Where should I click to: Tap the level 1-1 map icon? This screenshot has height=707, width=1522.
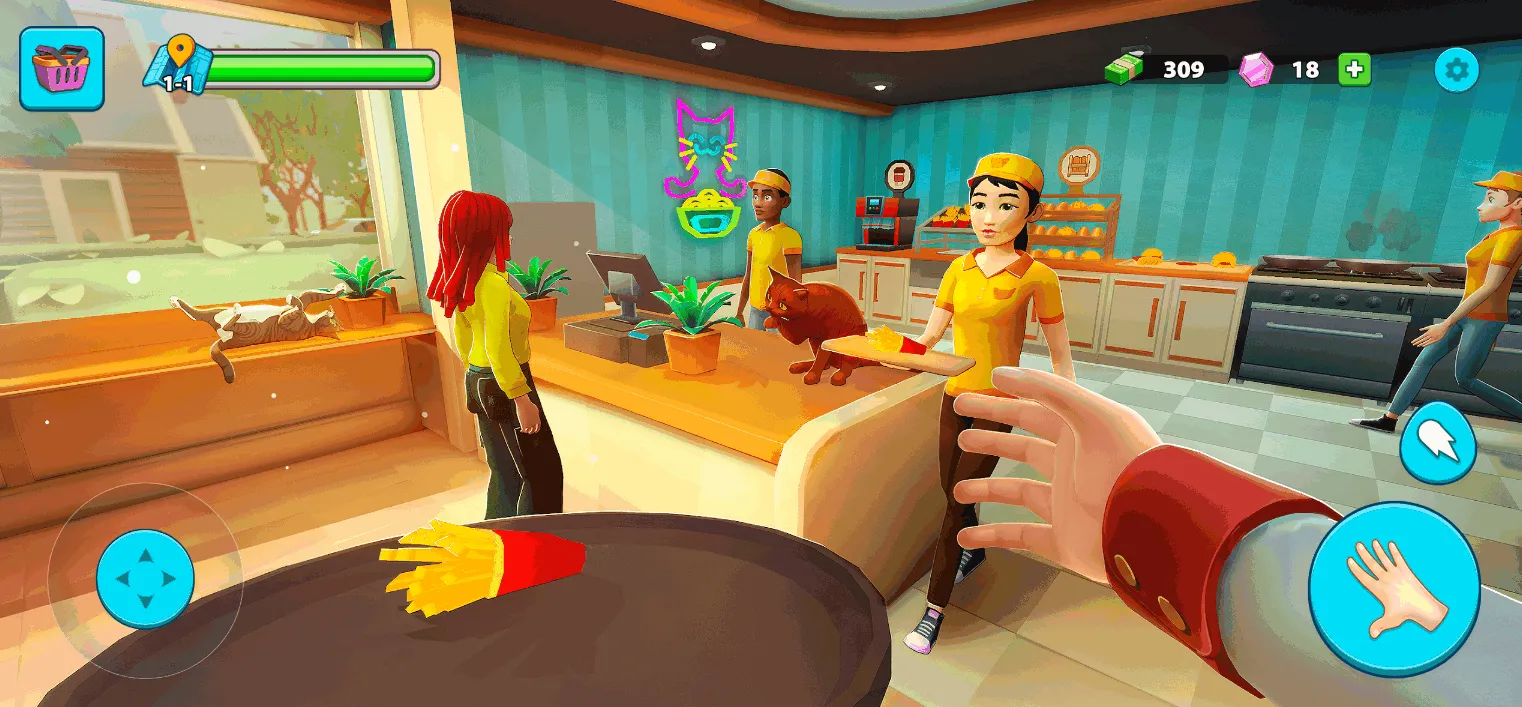178,67
